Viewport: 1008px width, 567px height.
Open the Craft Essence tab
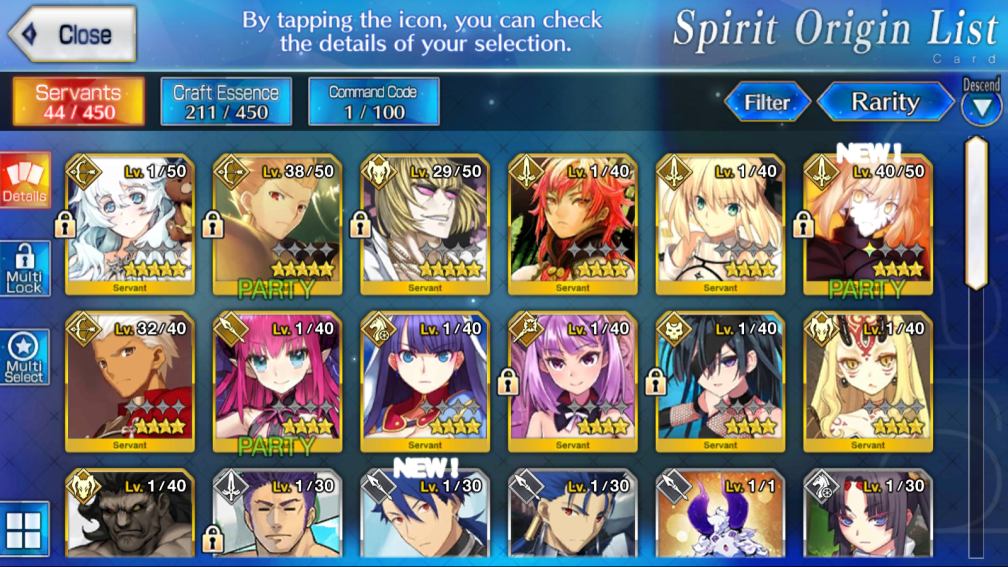226,101
